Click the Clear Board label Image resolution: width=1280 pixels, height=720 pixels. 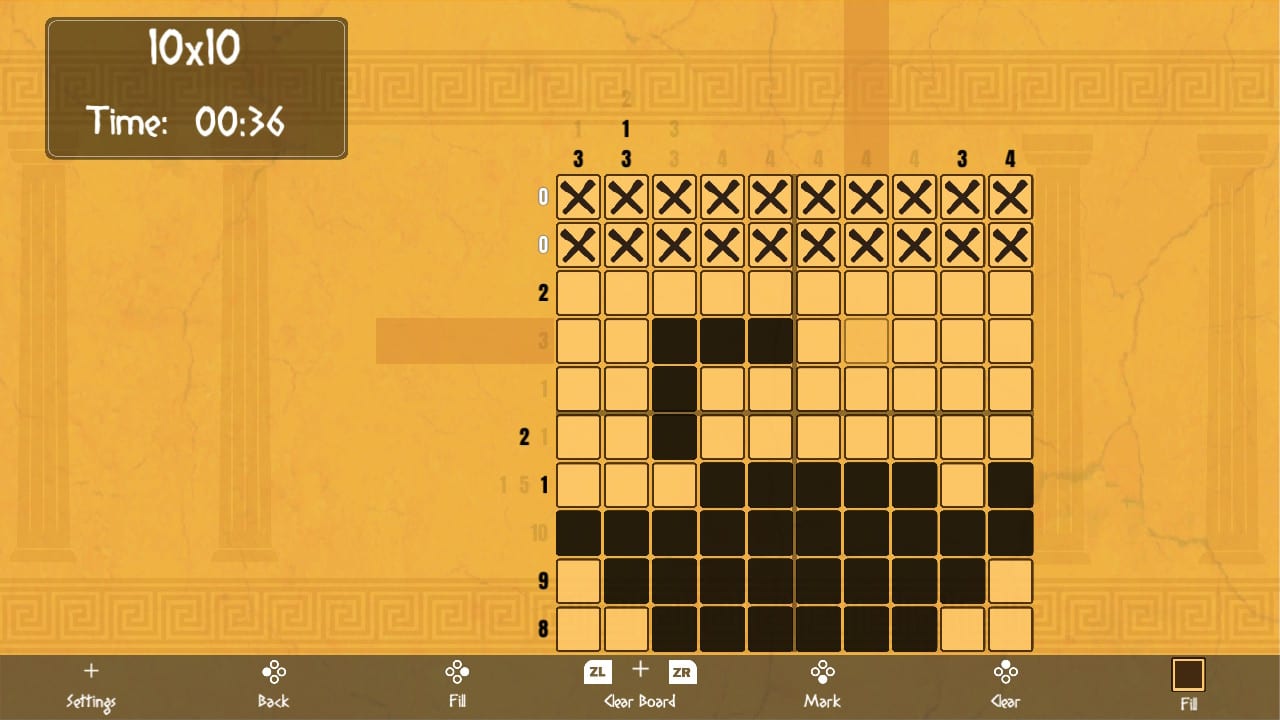click(640, 701)
